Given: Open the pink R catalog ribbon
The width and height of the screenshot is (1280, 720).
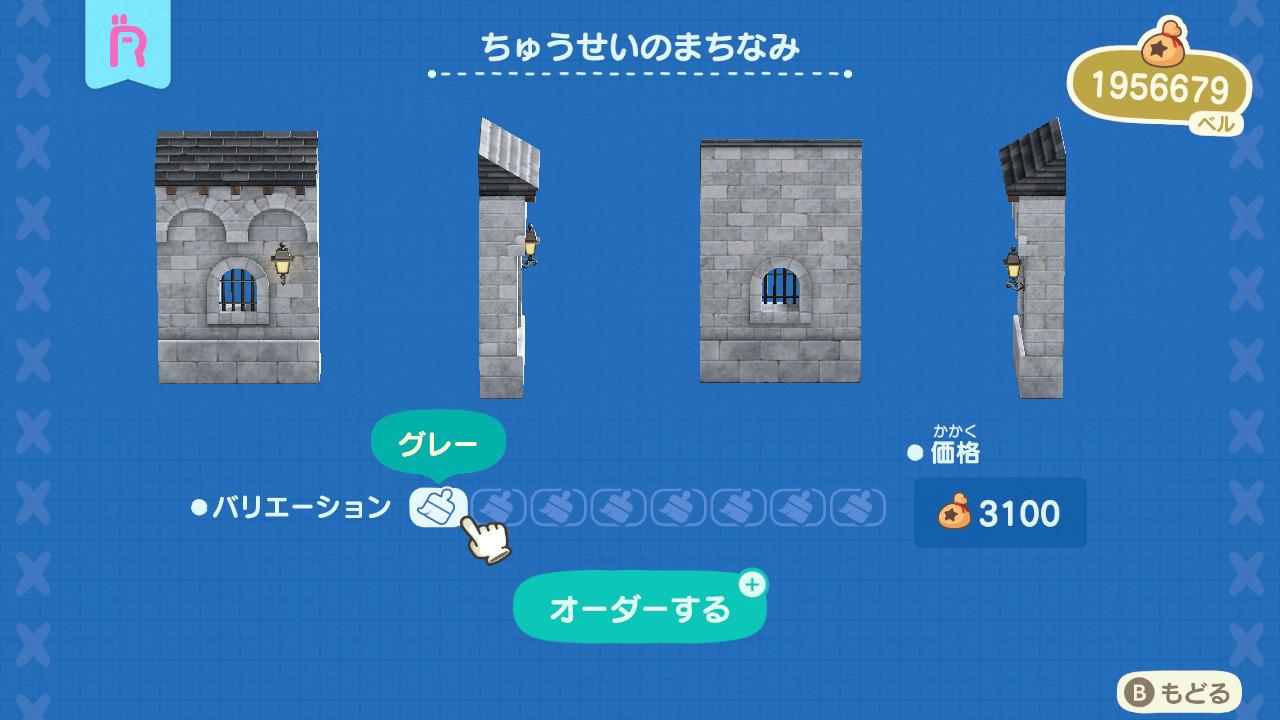Looking at the screenshot, I should point(127,42).
